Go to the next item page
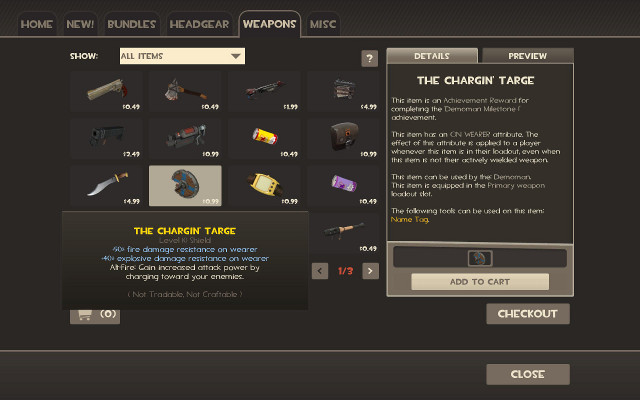The width and height of the screenshot is (640, 400). [x=370, y=270]
